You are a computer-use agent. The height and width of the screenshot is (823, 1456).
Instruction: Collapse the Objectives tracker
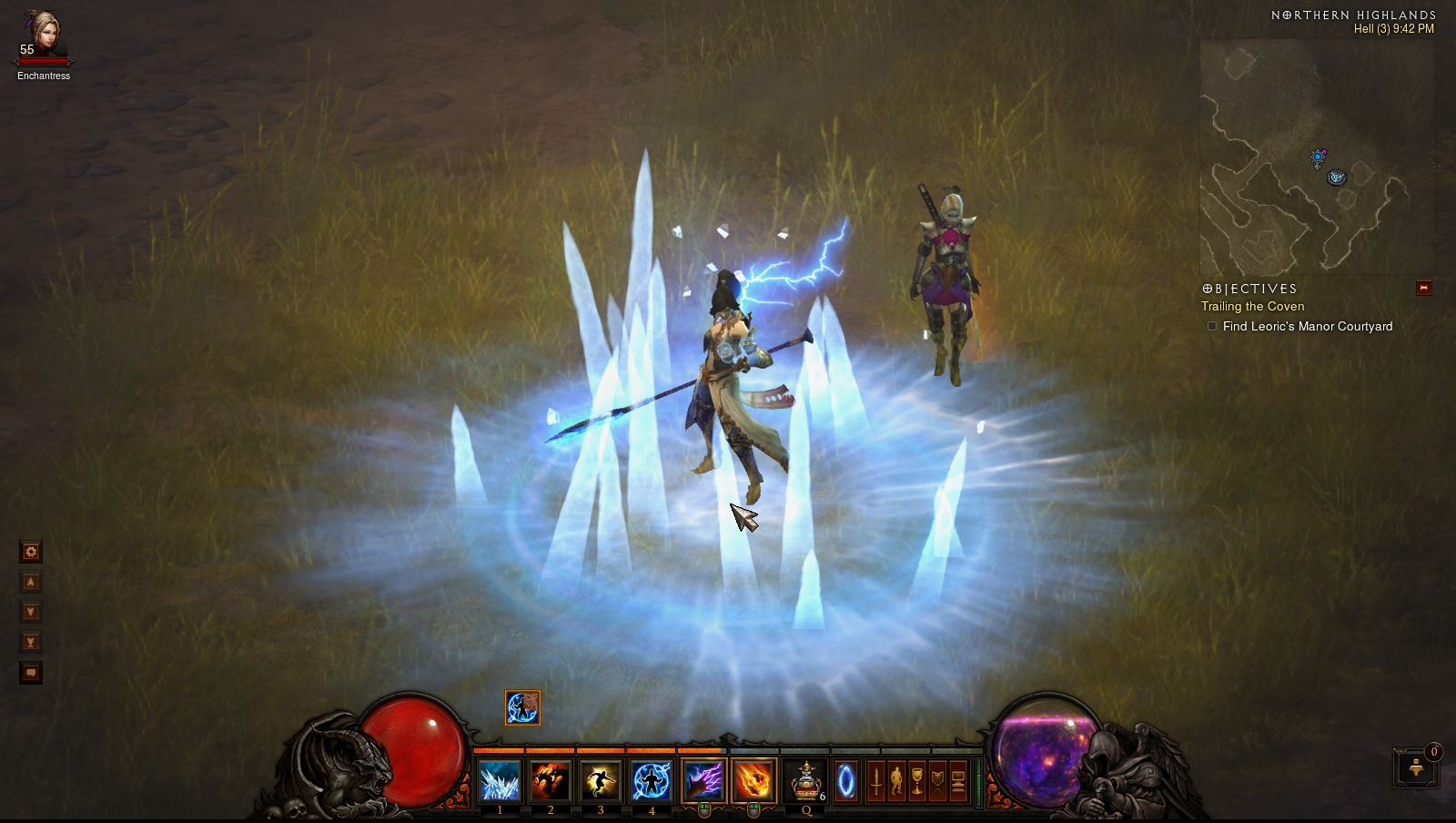[1424, 289]
